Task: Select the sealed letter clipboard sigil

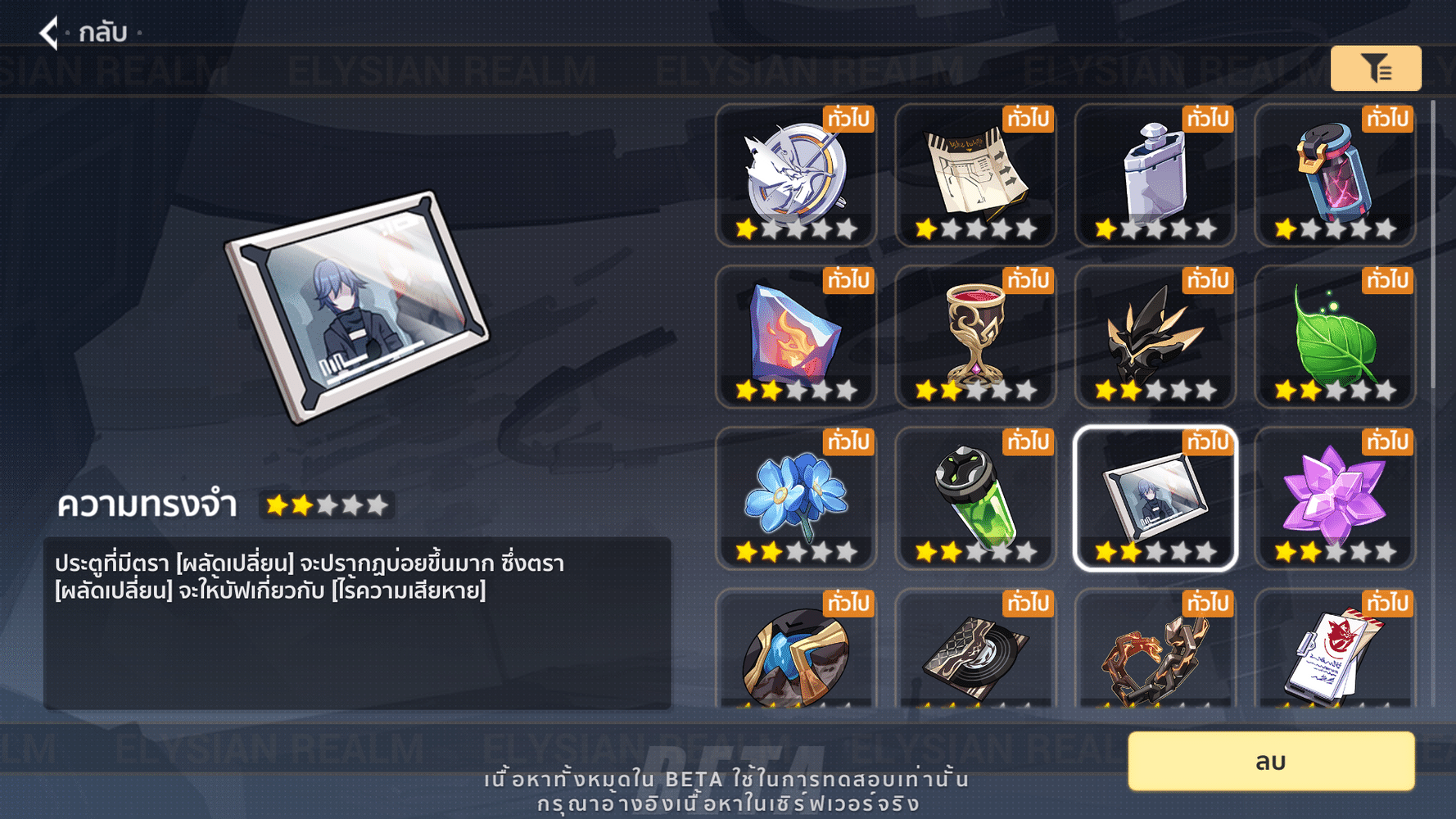Action: click(x=1334, y=655)
